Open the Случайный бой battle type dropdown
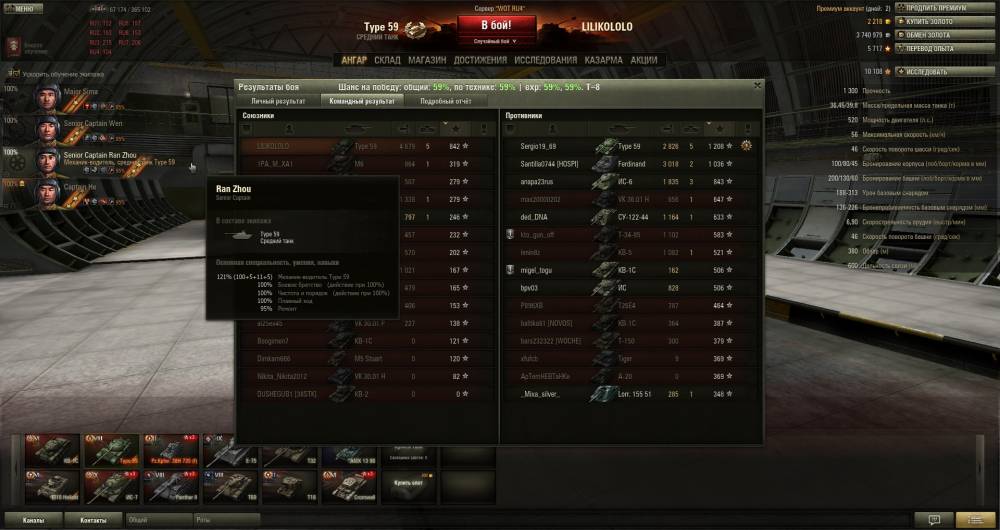This screenshot has height=530, width=1000. [x=499, y=41]
